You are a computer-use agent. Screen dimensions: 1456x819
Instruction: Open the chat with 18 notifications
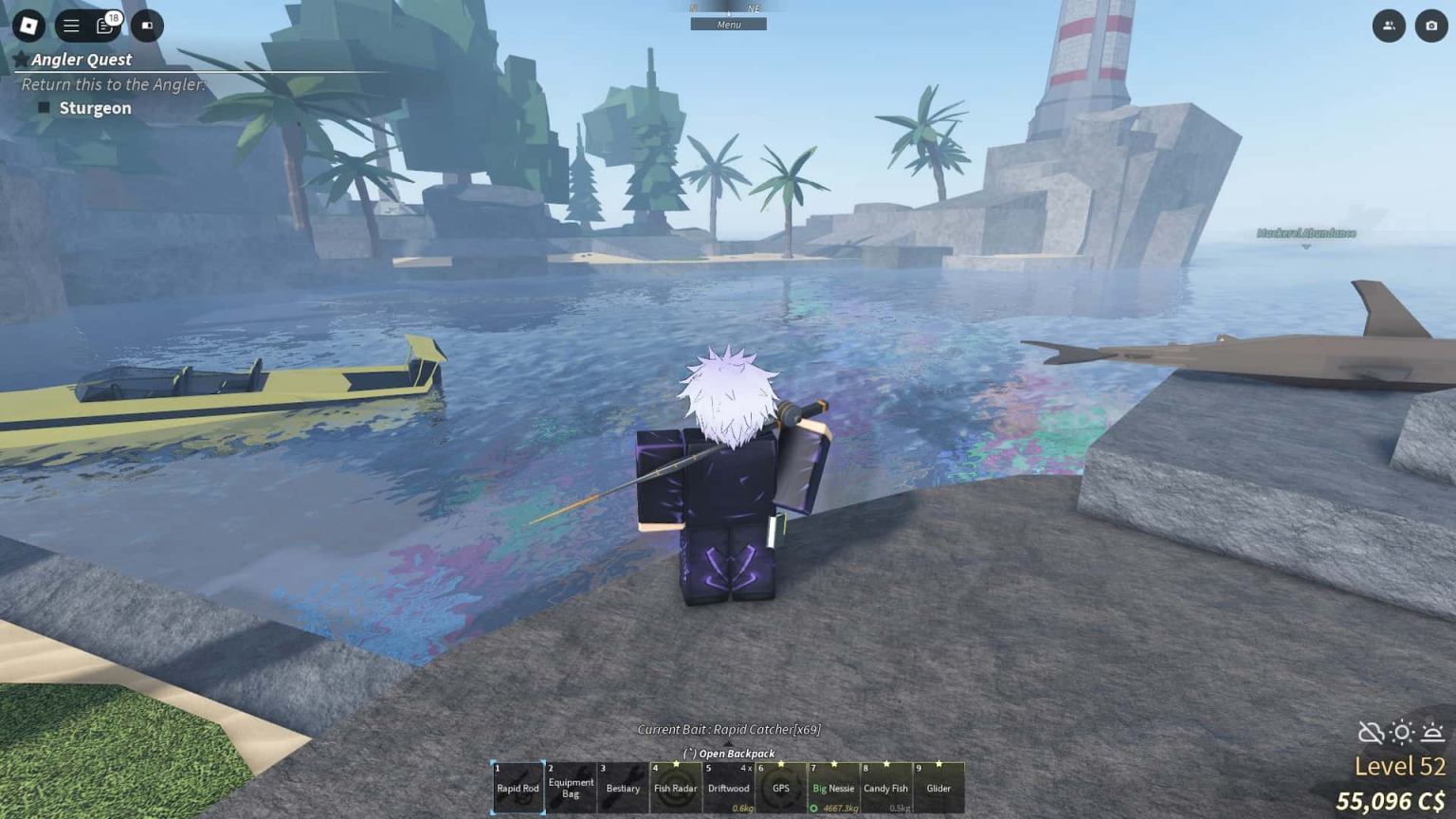104,26
